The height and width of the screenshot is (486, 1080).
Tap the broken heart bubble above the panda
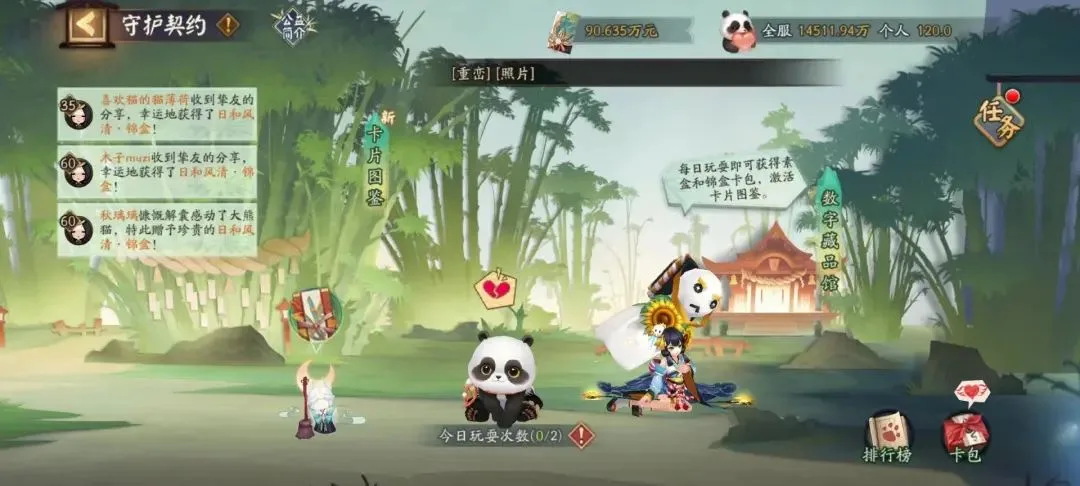493,288
